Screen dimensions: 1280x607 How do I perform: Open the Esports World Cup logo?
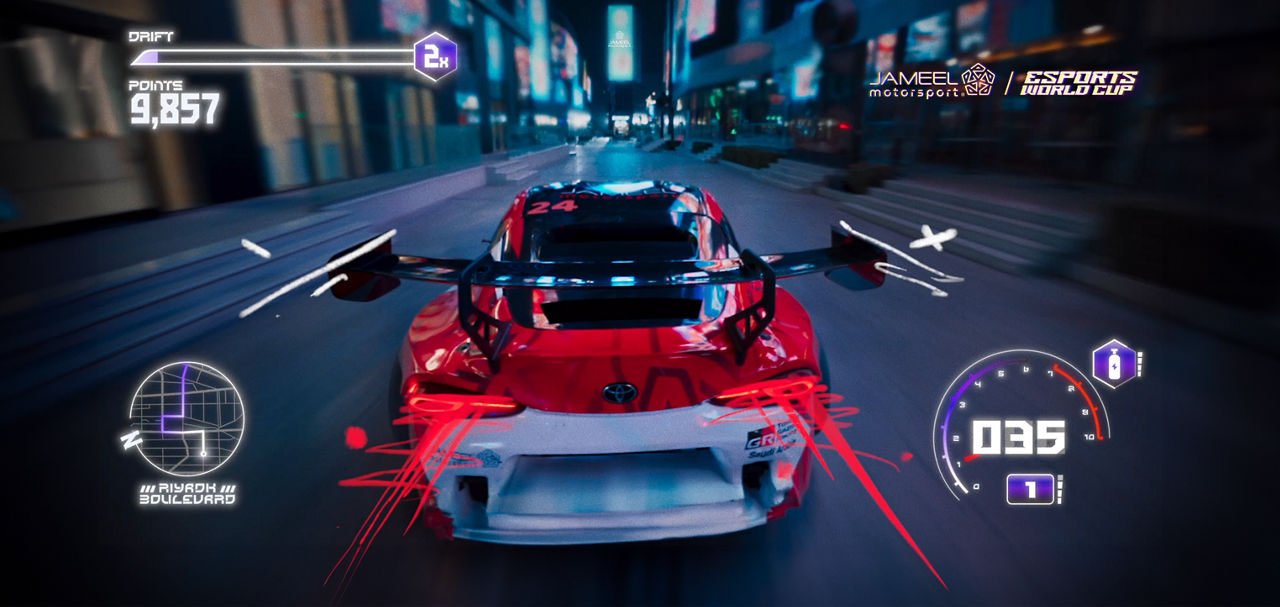point(1078,83)
